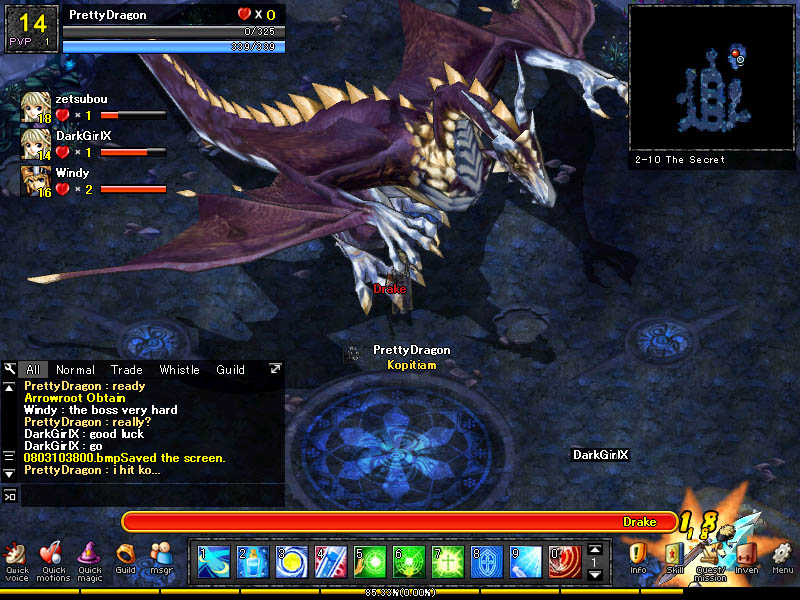The height and width of the screenshot is (600, 800).
Task: Click the dungeon minimap
Action: pyautogui.click(x=712, y=78)
